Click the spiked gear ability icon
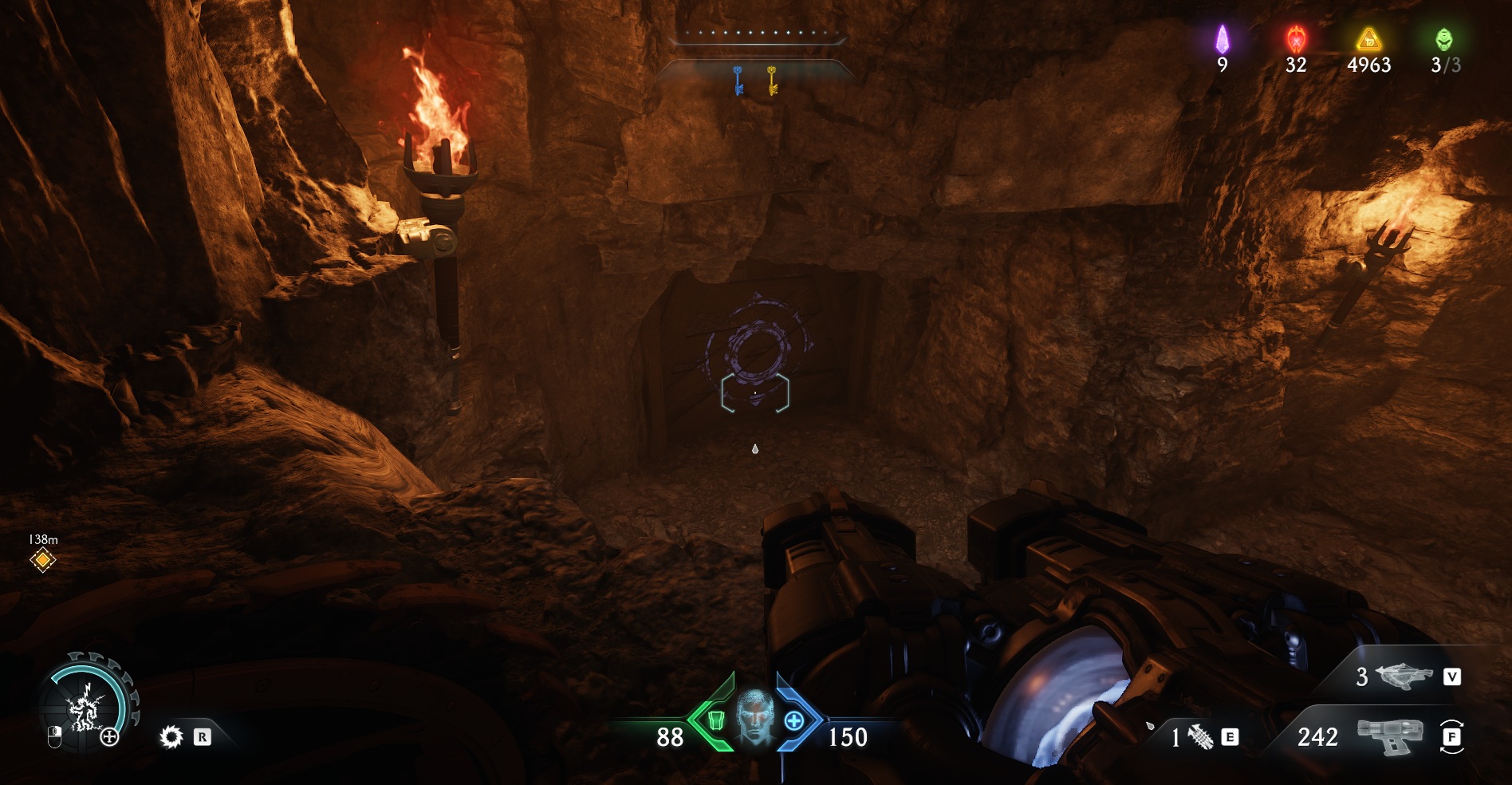 coord(171,737)
